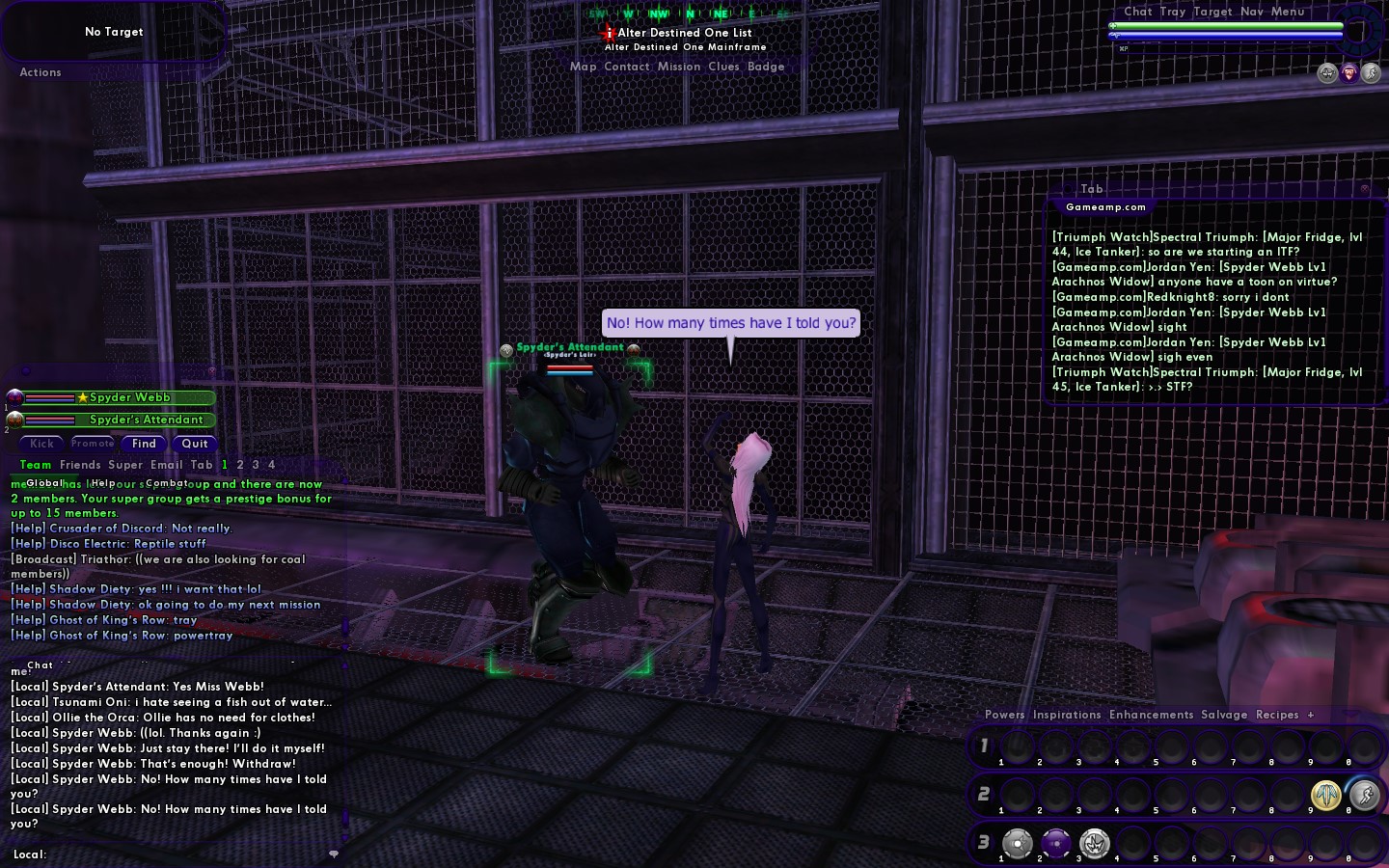Image resolution: width=1389 pixels, height=868 pixels.
Task: Click the Find team button
Action: (x=144, y=444)
